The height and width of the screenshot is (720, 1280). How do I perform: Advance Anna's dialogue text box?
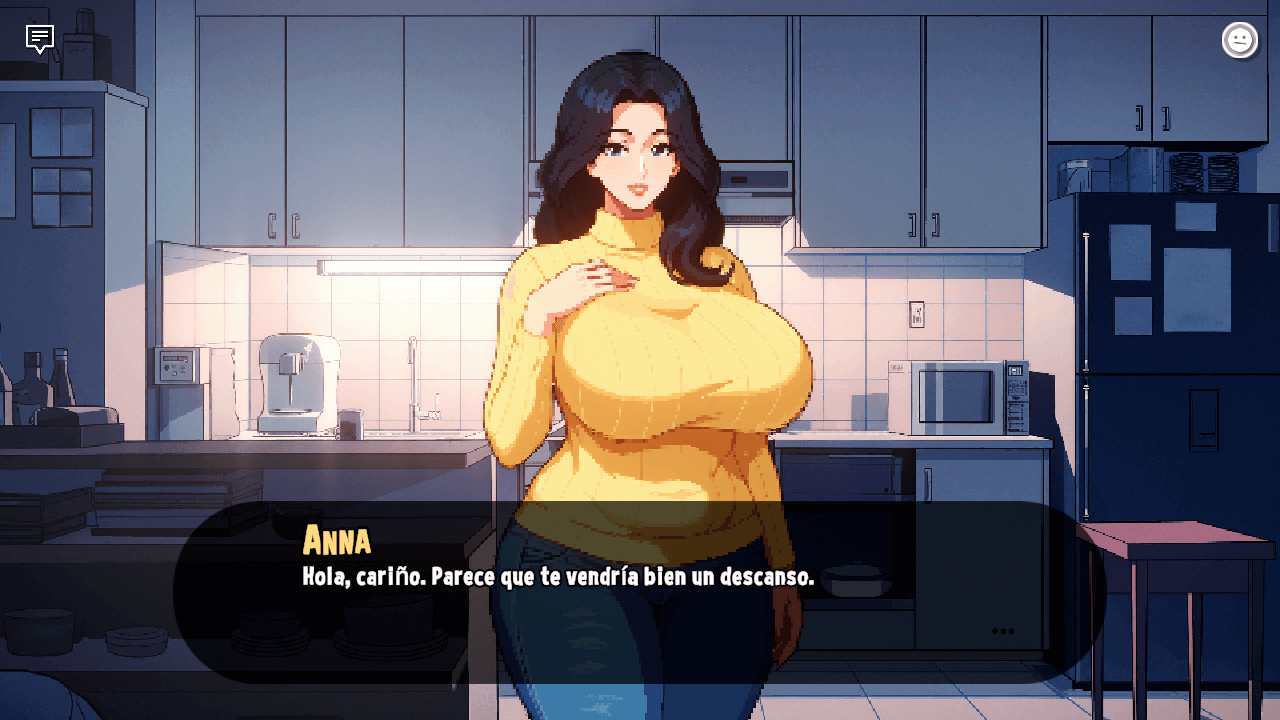[x=640, y=592]
